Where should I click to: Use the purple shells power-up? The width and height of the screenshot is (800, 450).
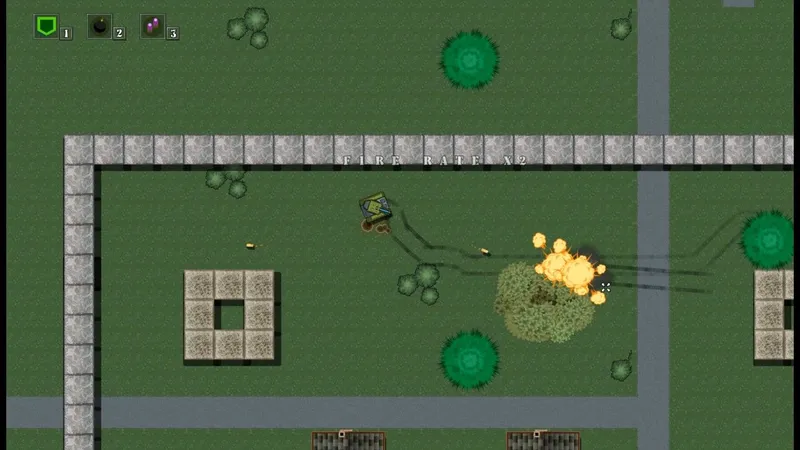(x=153, y=27)
